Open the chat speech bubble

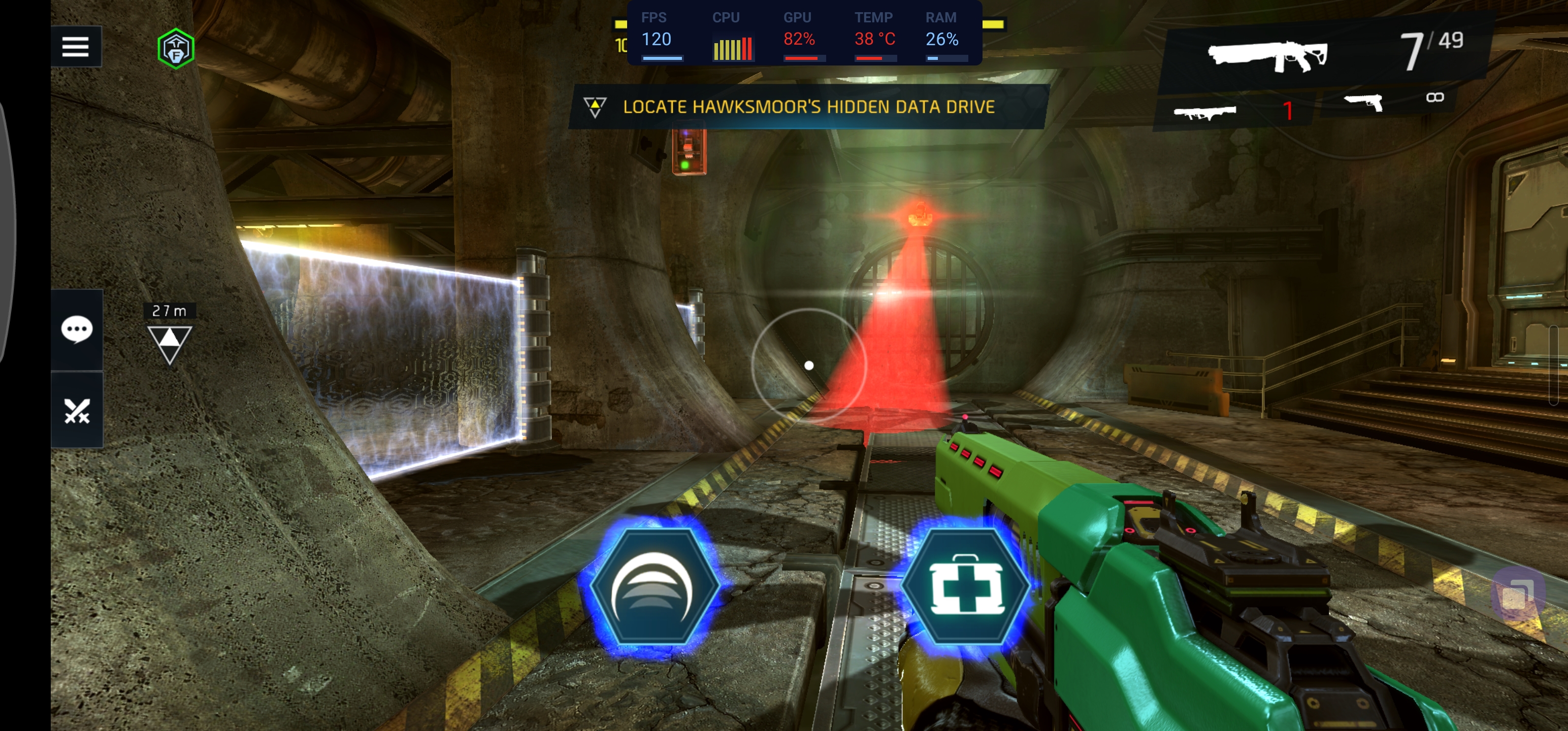[77, 330]
